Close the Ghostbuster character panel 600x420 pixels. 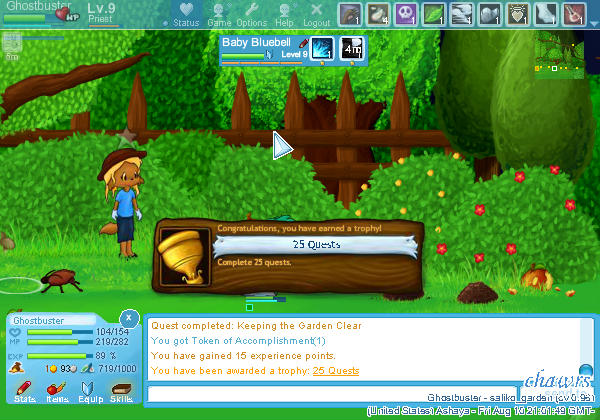click(x=129, y=316)
